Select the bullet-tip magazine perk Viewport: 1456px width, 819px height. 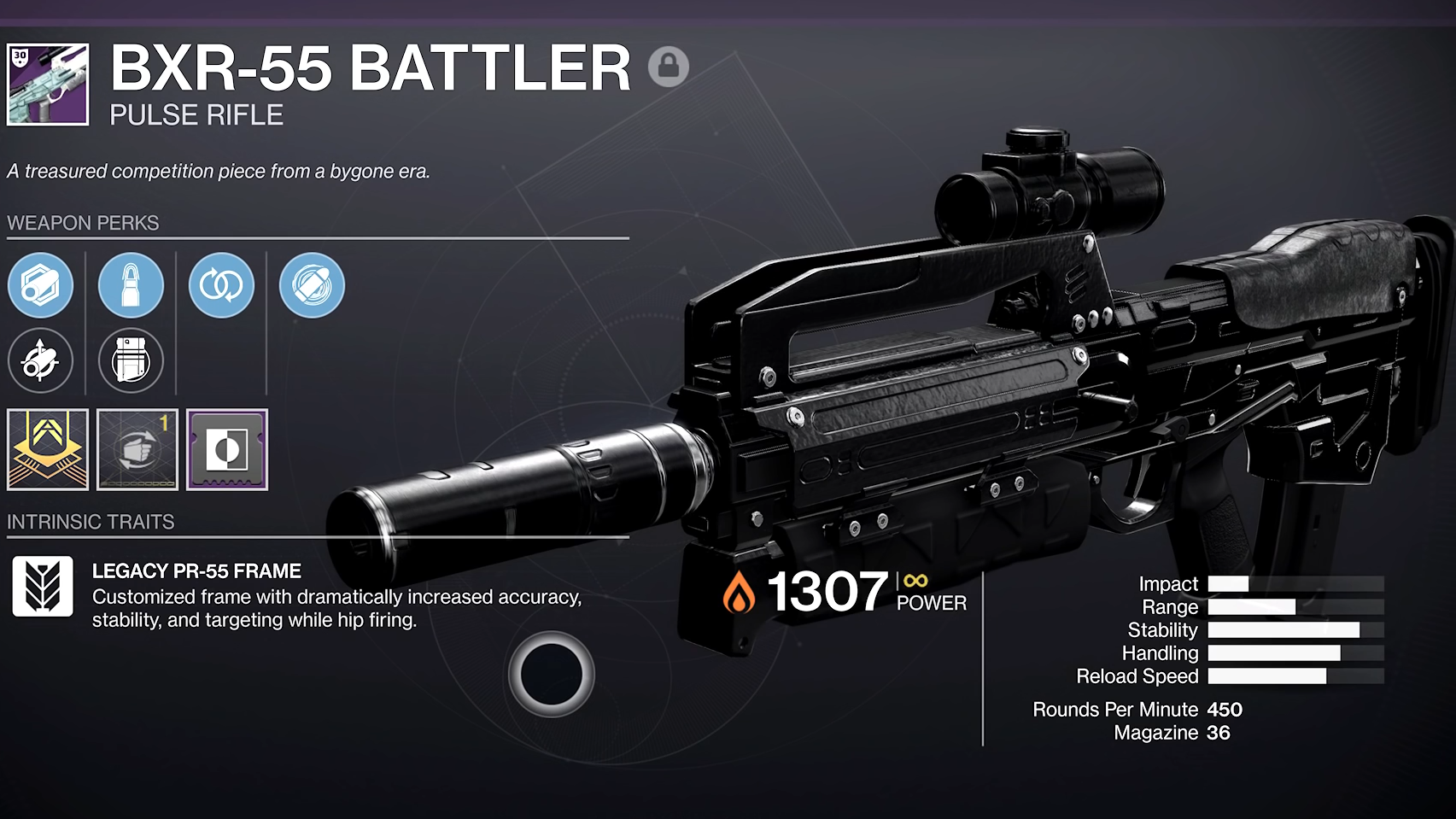click(x=131, y=287)
